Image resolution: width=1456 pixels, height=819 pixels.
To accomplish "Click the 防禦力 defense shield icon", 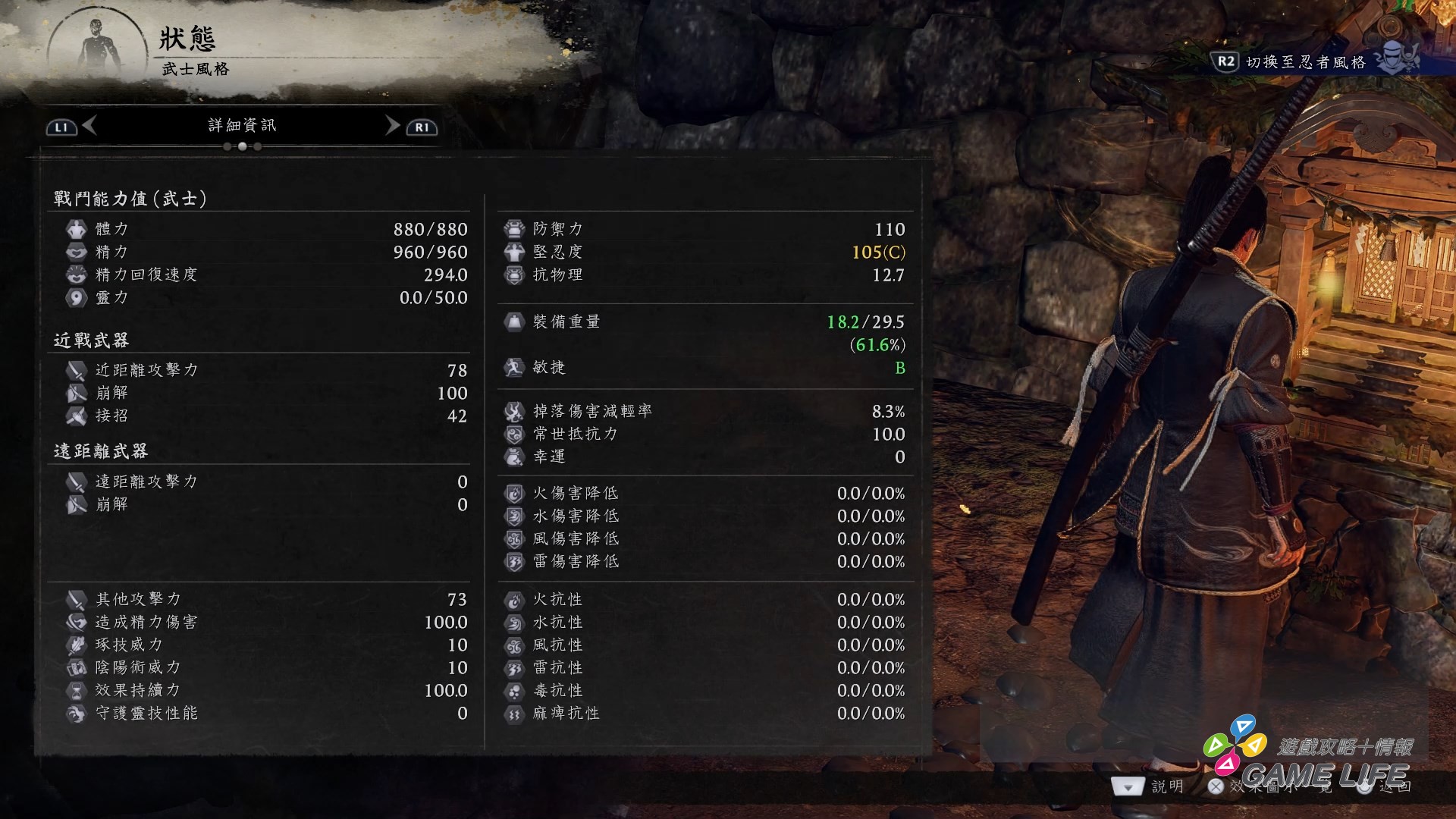I will (x=514, y=229).
